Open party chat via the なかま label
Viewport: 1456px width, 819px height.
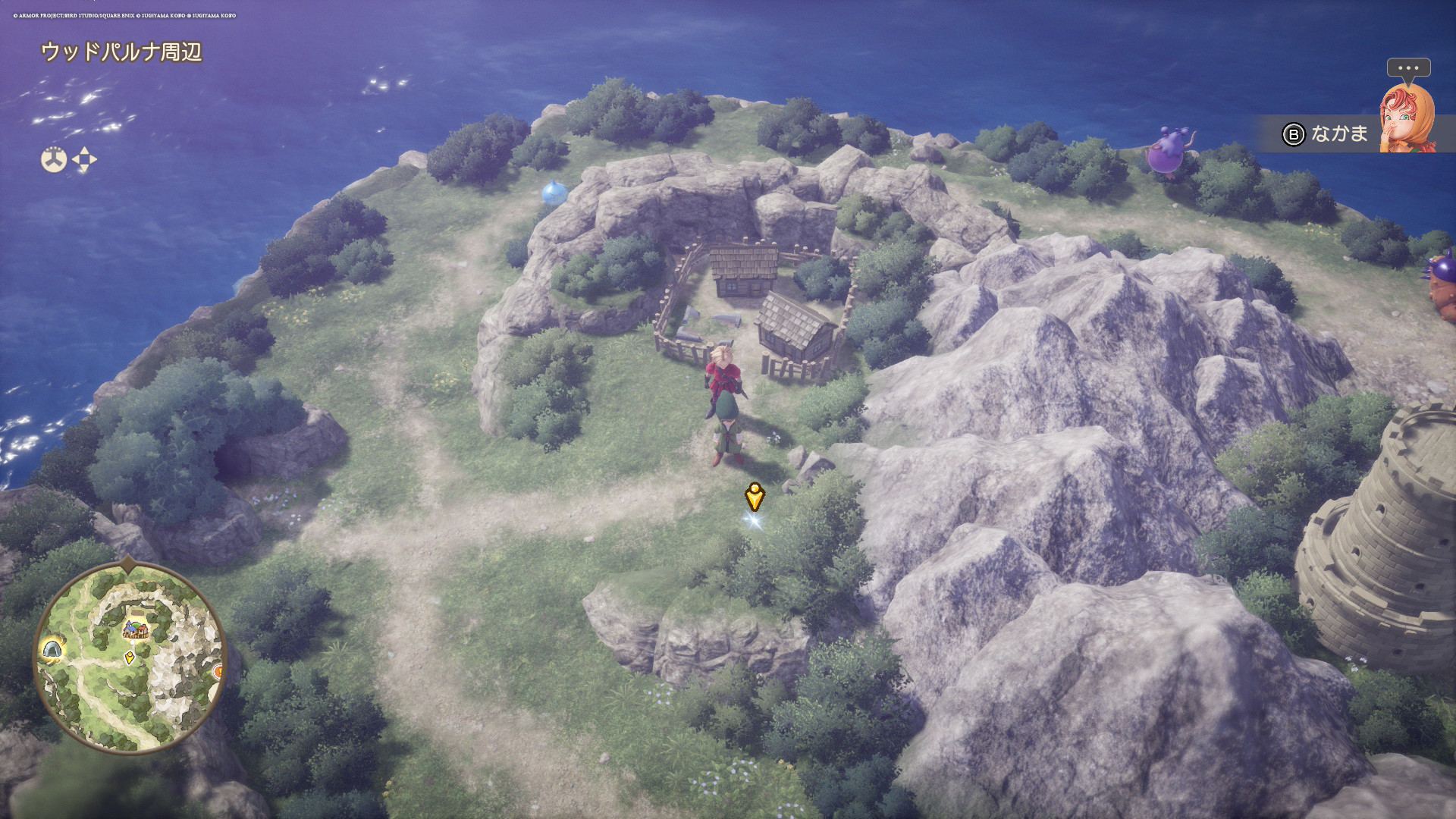(1339, 133)
